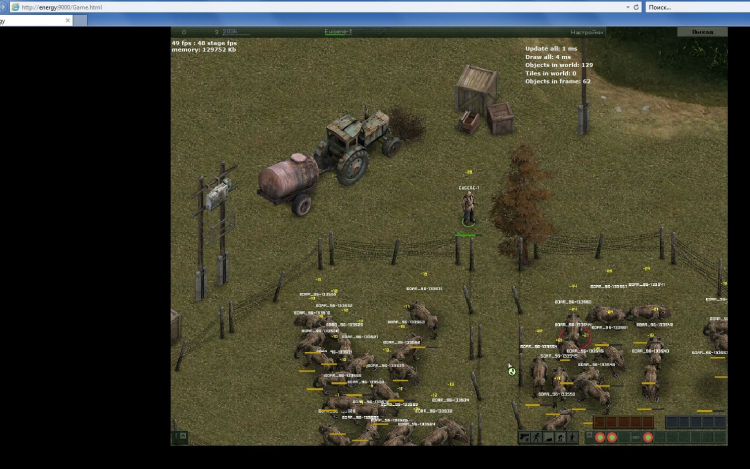Click the Выход exit button
Image resolution: width=750 pixels, height=469 pixels.
point(701,32)
